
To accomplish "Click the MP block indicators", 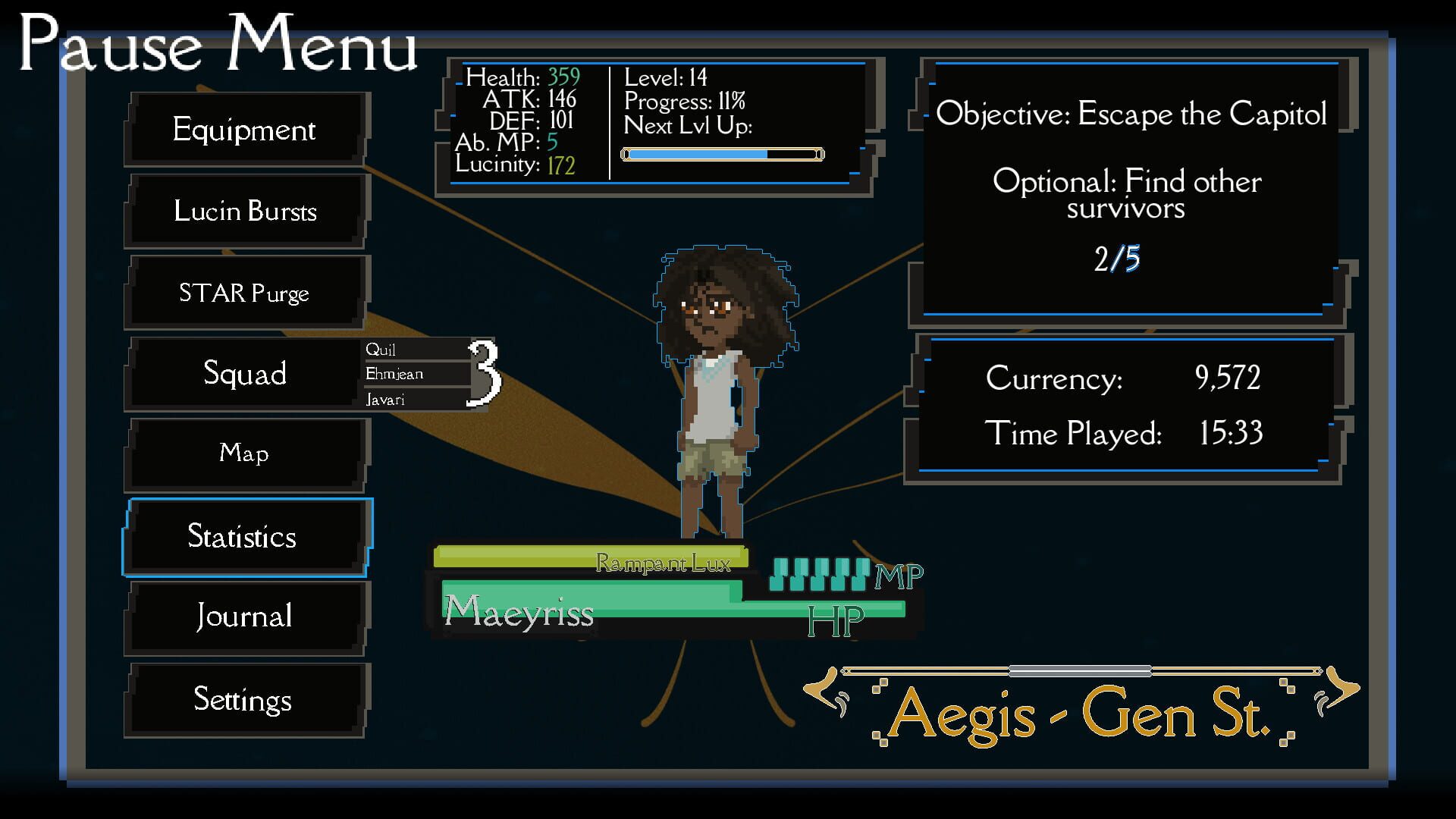I will (x=819, y=574).
